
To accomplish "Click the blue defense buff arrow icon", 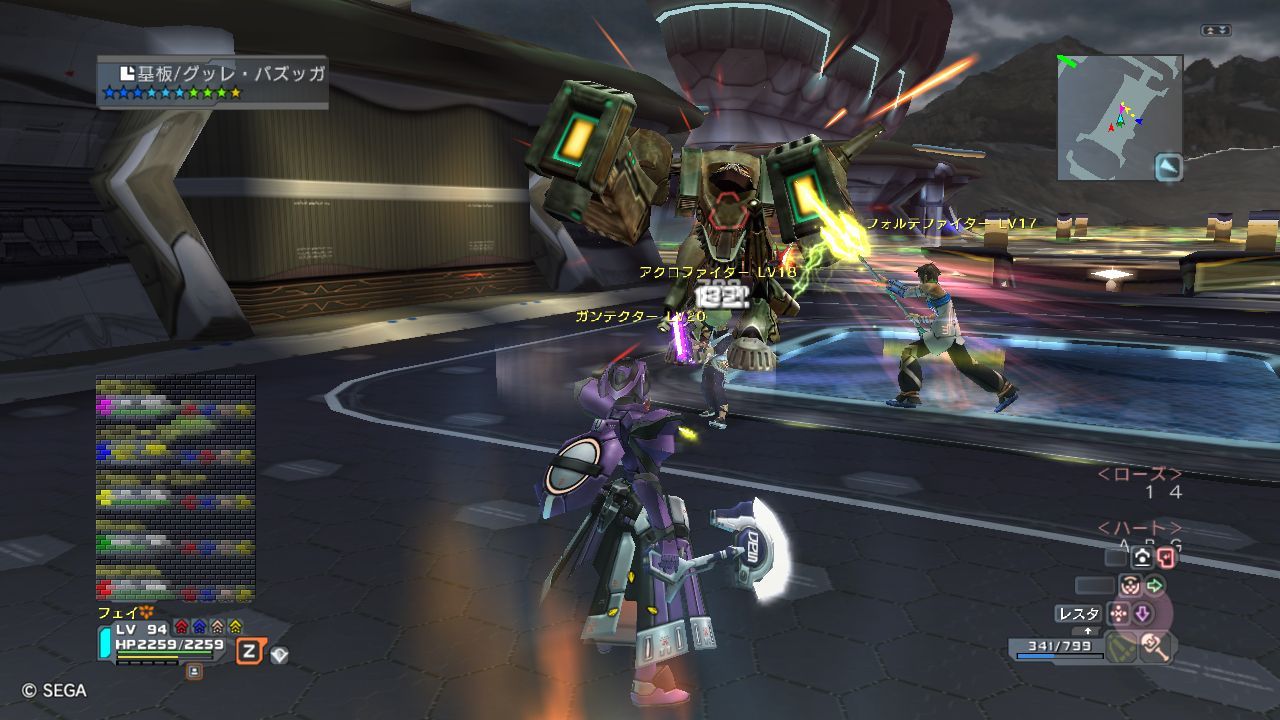I will pyautogui.click(x=199, y=626).
